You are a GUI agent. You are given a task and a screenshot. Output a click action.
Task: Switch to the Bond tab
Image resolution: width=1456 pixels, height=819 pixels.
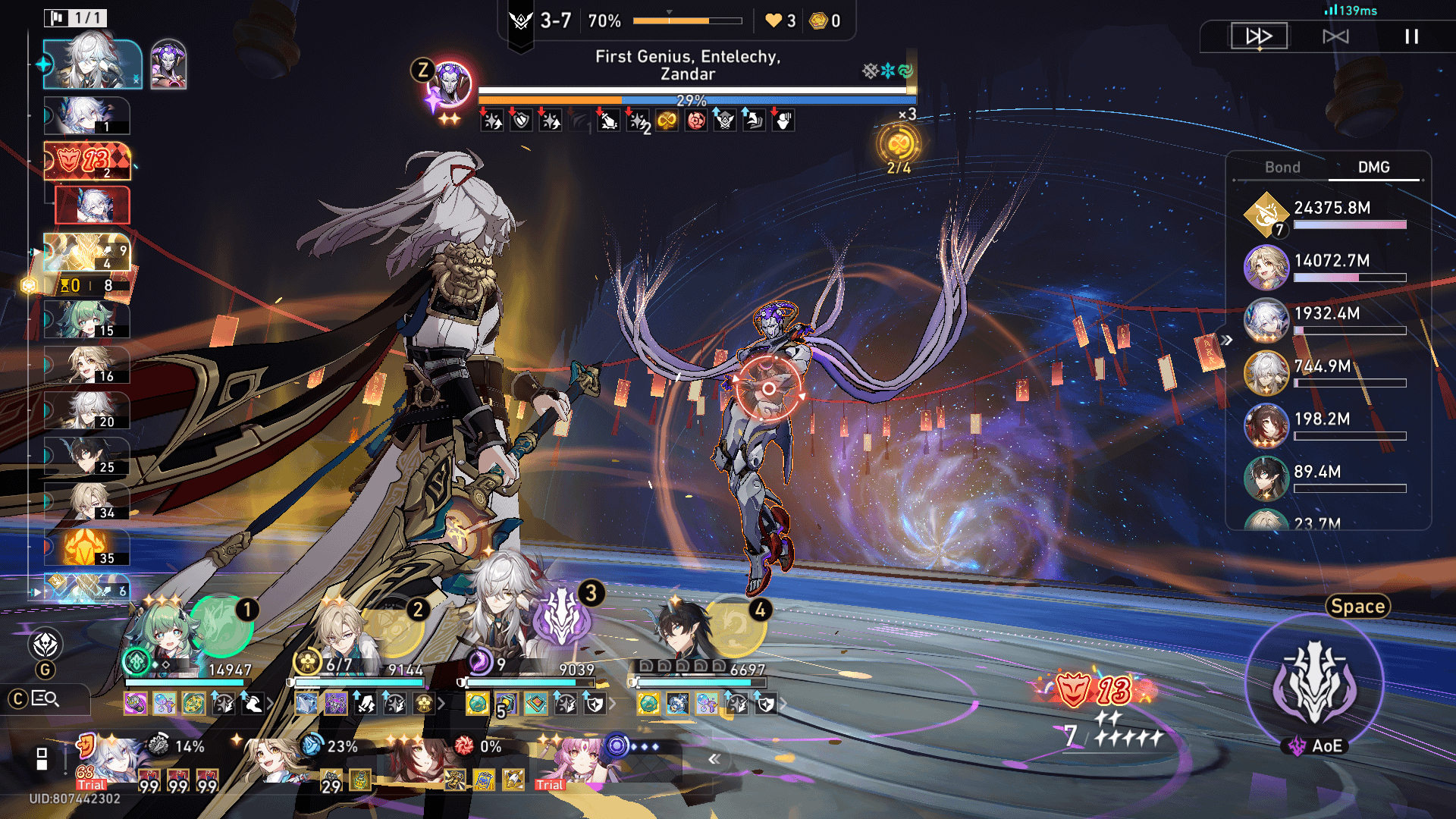click(1282, 168)
